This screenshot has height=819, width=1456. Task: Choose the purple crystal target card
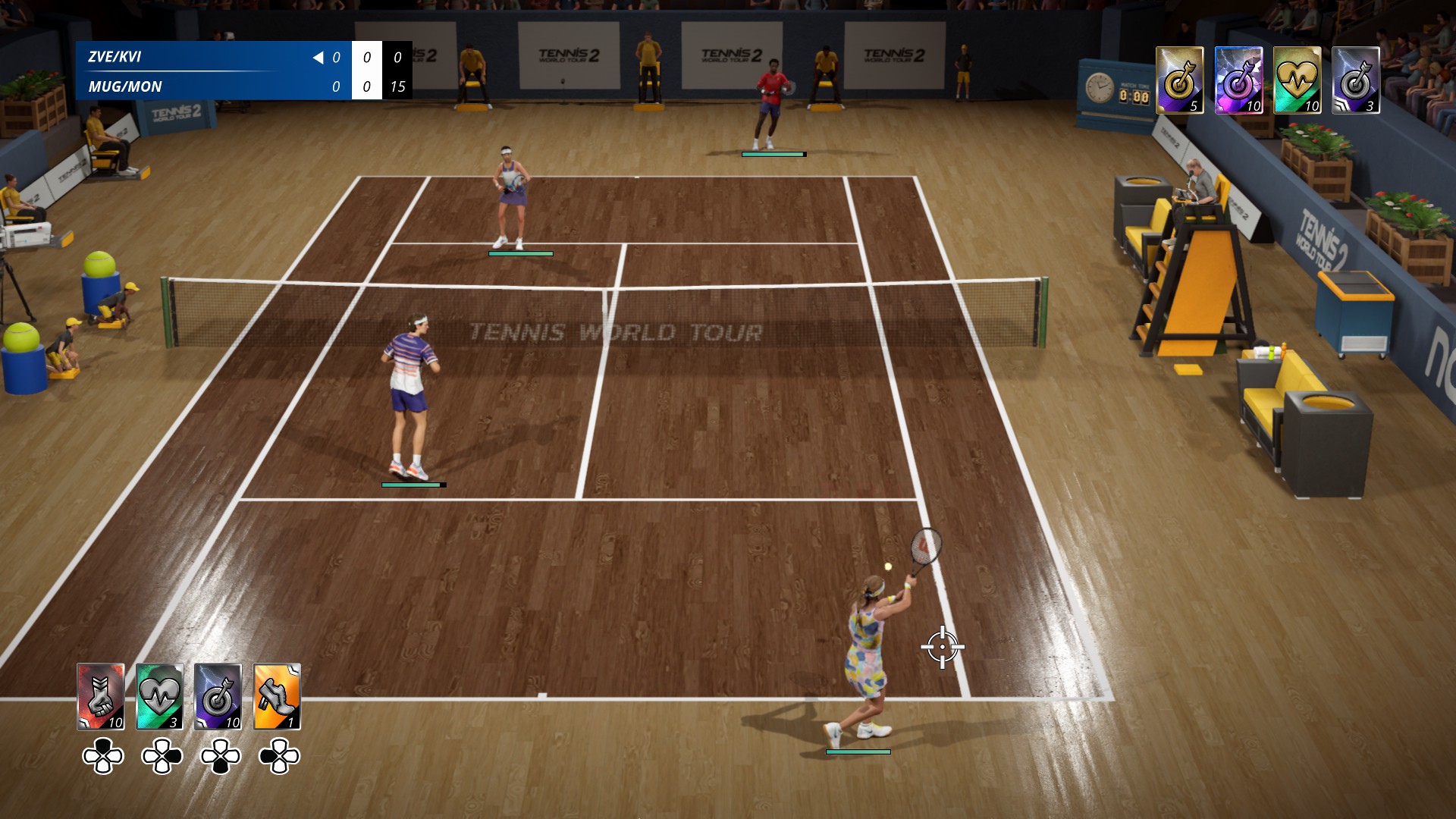point(1238,80)
